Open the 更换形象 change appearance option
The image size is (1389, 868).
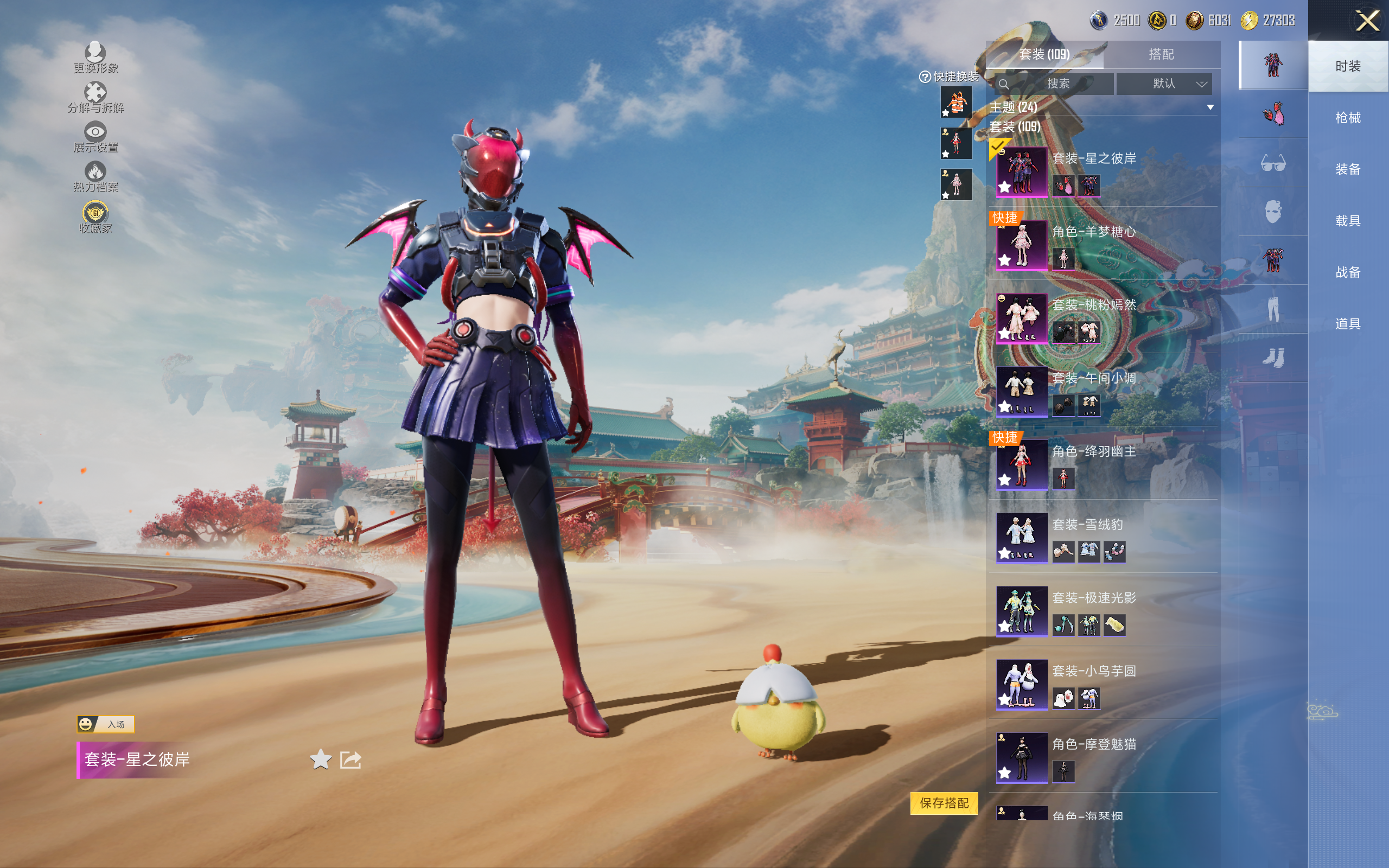(95, 58)
